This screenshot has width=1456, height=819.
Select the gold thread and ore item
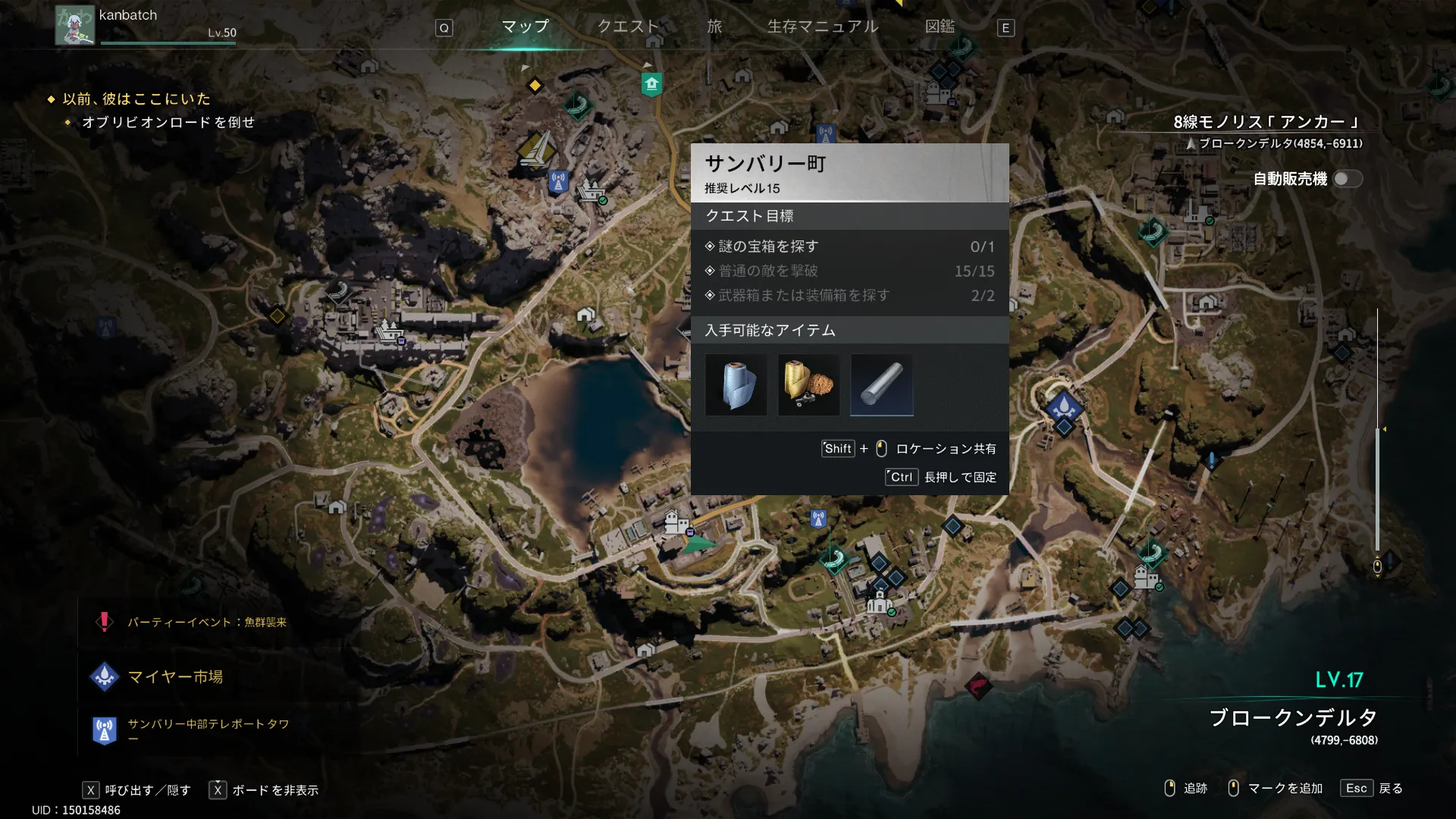coord(808,385)
